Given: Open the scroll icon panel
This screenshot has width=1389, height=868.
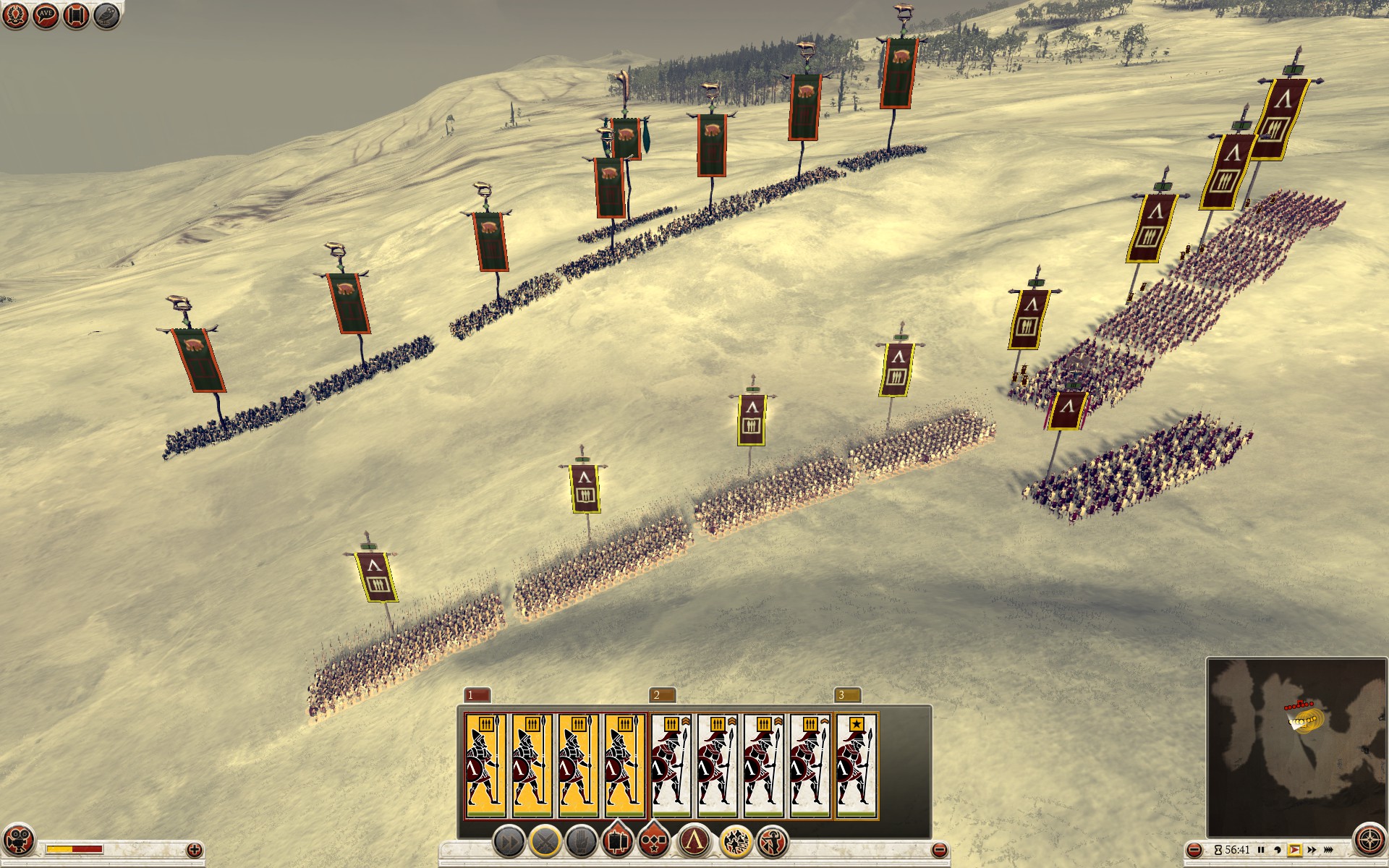Looking at the screenshot, I should [x=76, y=15].
